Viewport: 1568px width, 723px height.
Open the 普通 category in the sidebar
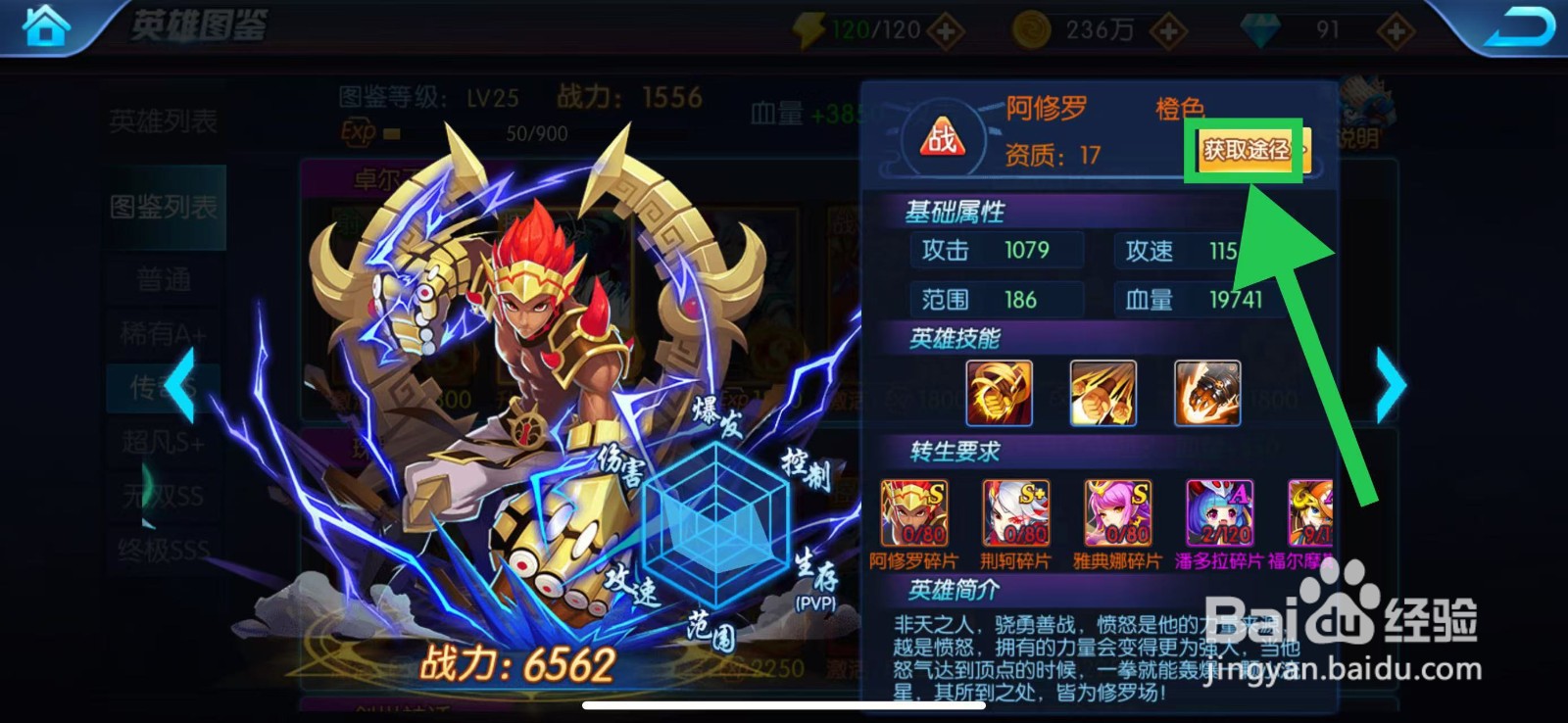pyautogui.click(x=162, y=278)
